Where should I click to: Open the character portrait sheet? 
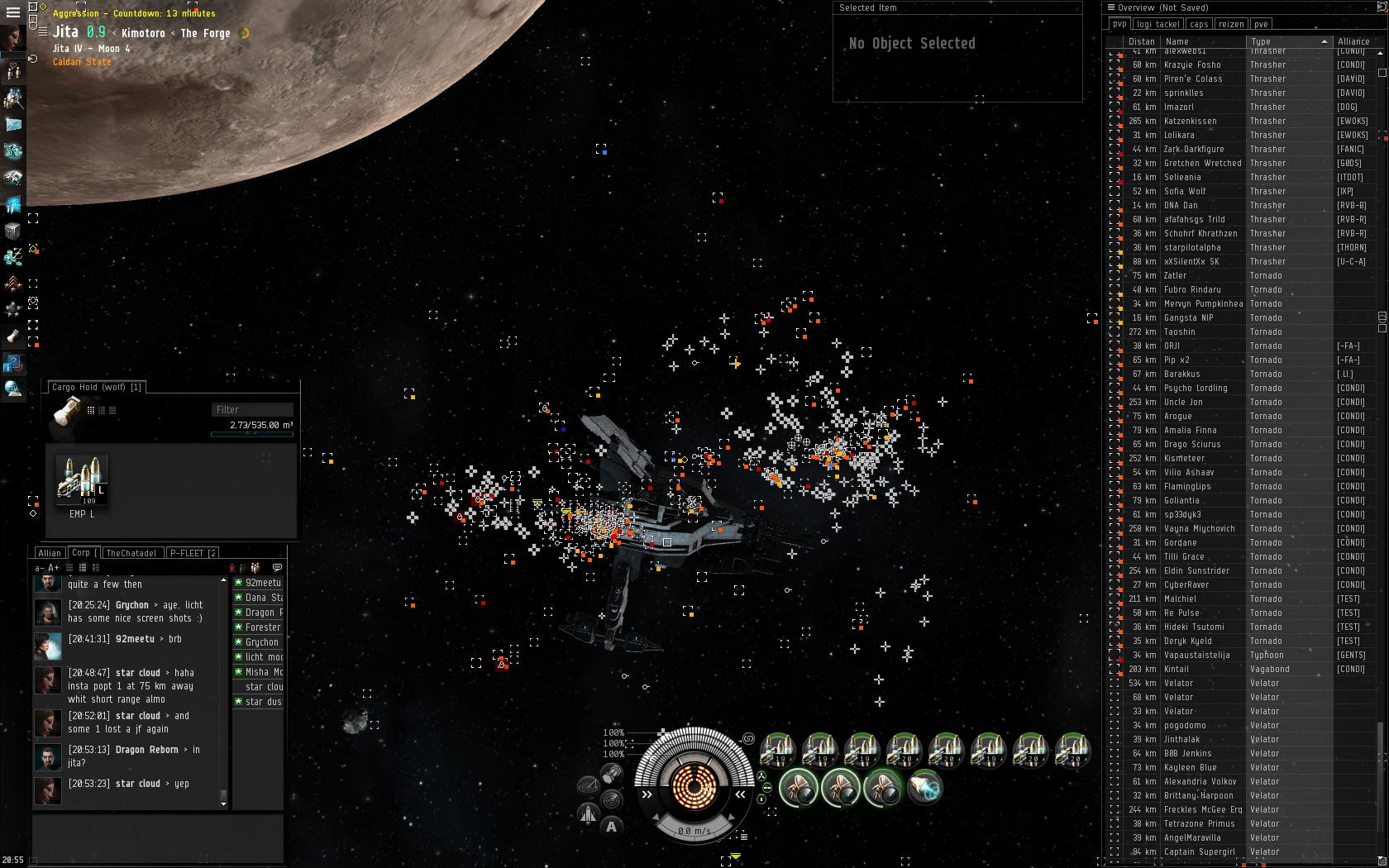12,38
